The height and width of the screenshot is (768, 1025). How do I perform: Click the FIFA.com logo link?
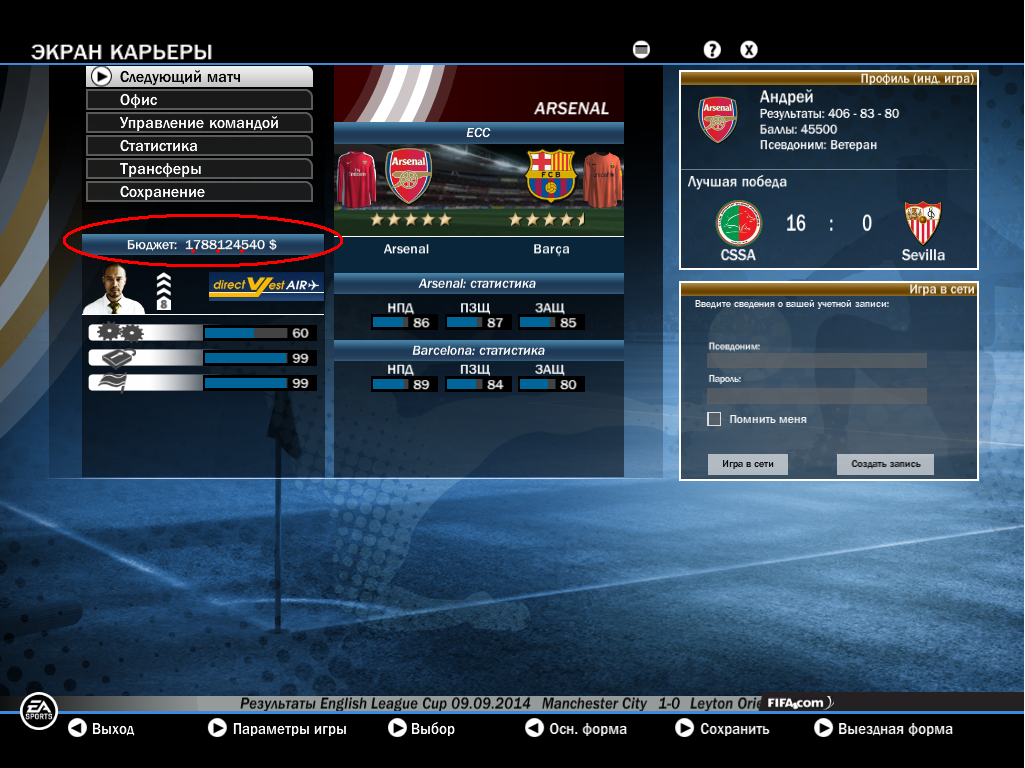pyautogui.click(x=797, y=703)
